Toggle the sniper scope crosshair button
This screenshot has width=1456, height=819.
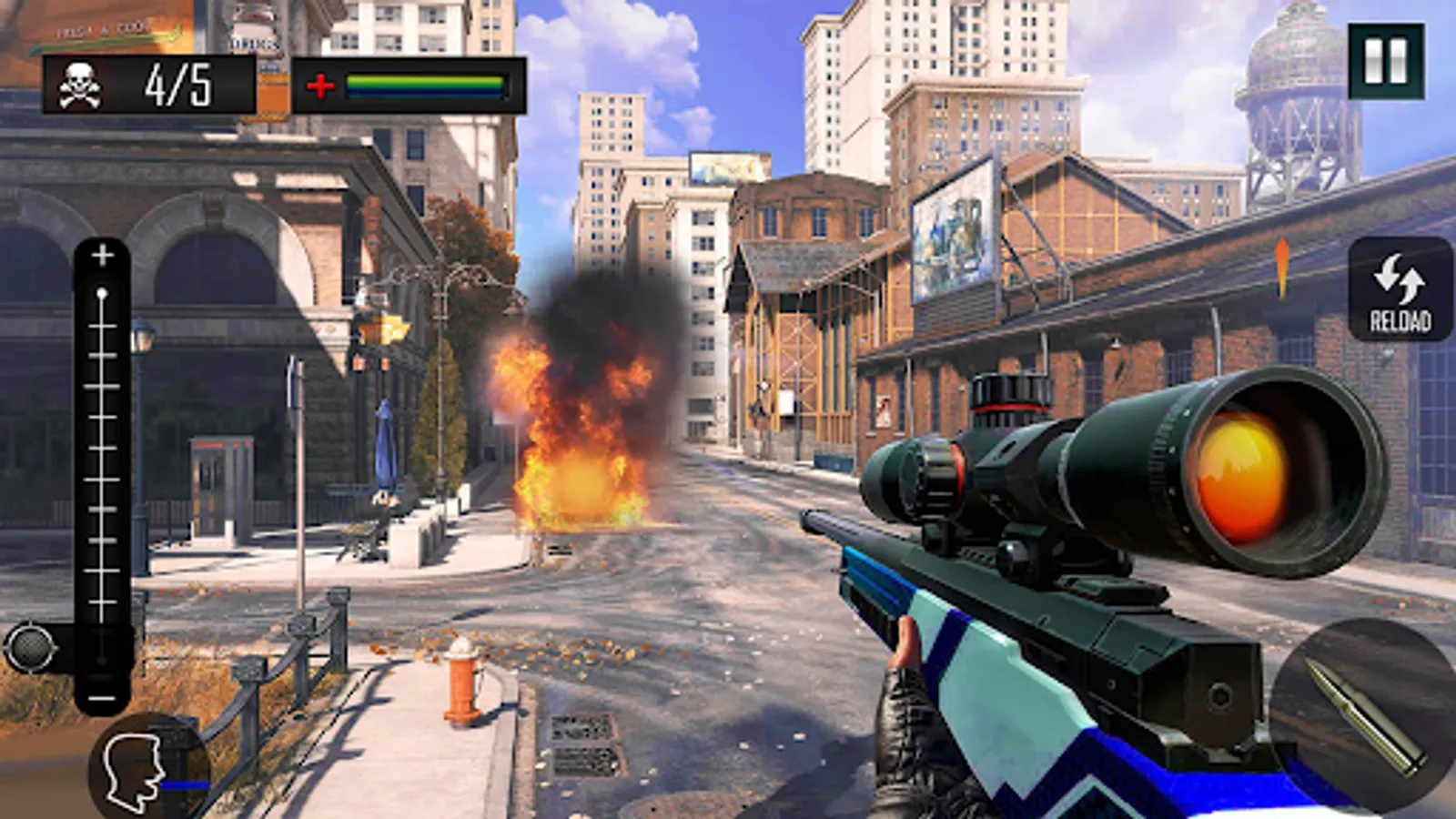tap(30, 647)
